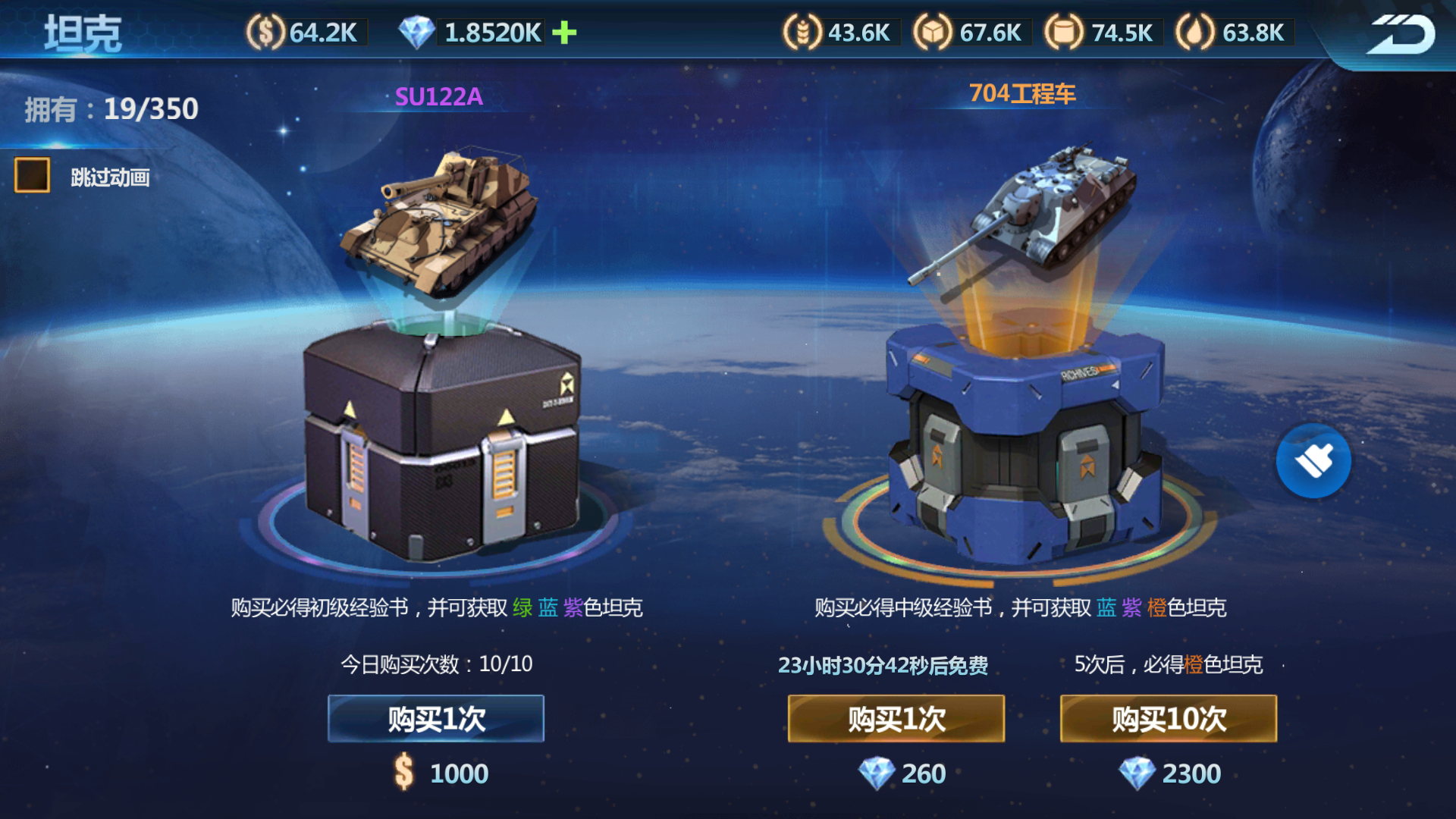The width and height of the screenshot is (1456, 819).
Task: Click the free purchase countdown timer text
Action: coord(882,664)
